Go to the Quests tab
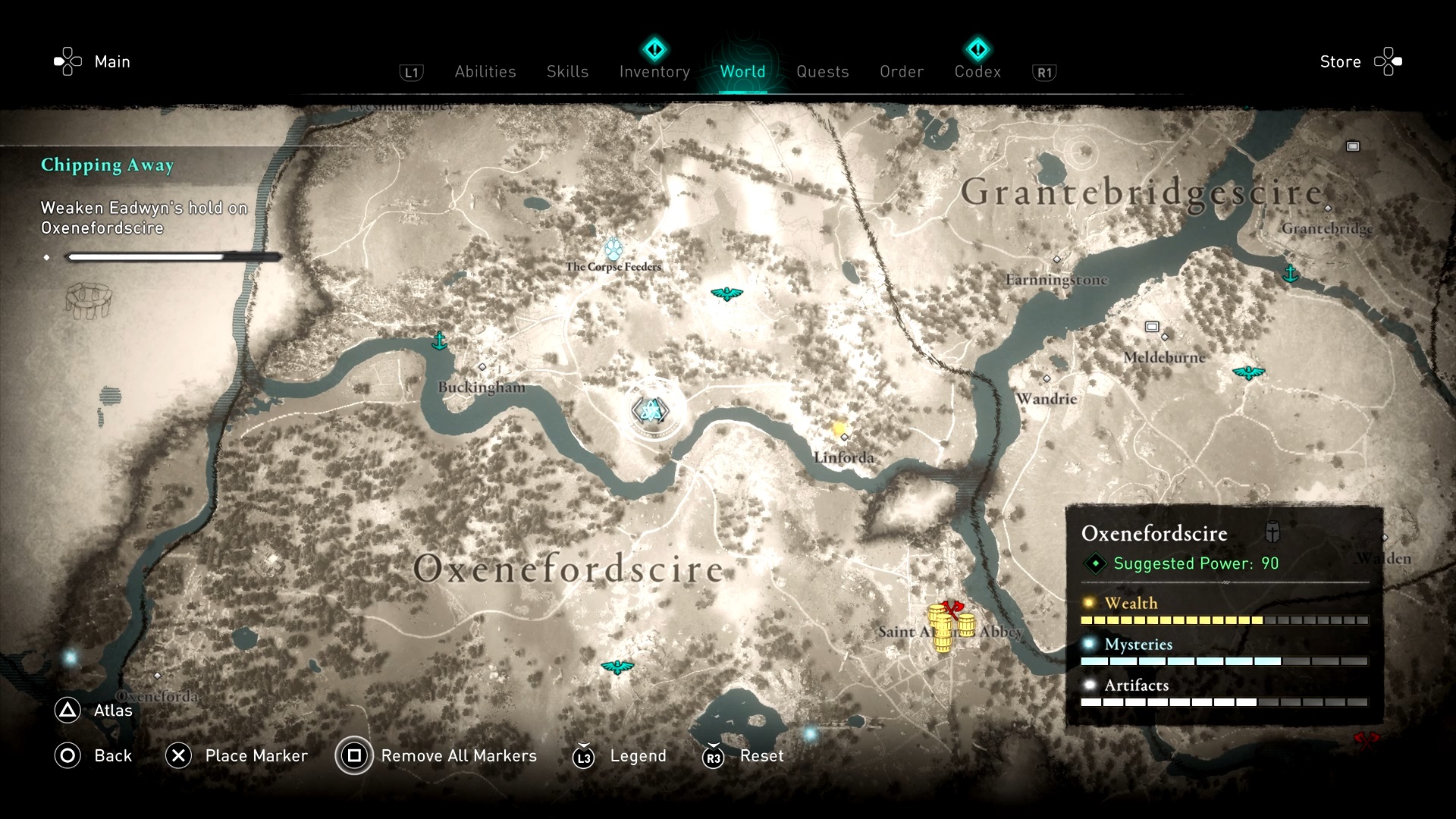 822,71
